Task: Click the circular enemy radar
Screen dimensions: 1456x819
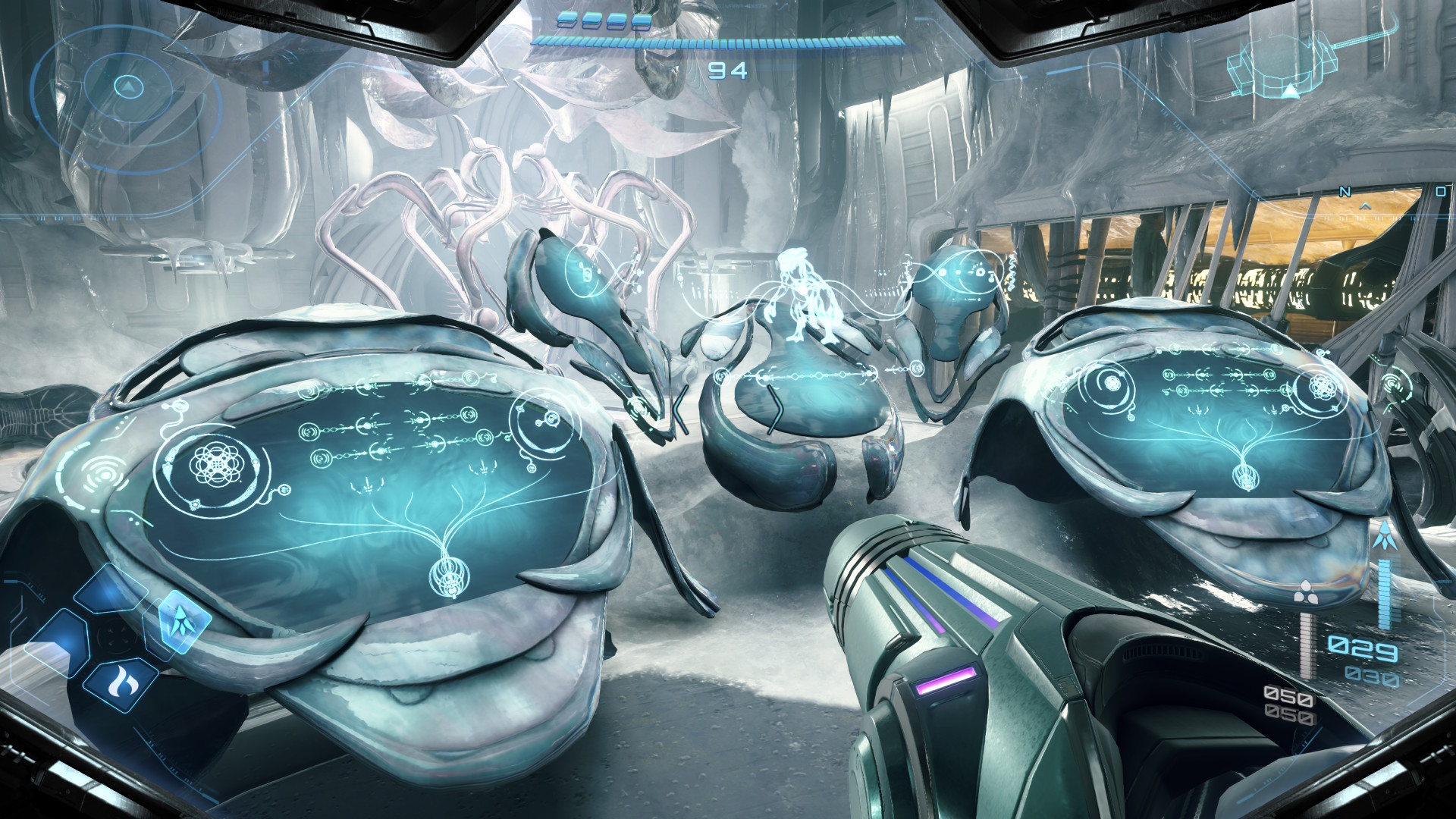Action: 129,87
